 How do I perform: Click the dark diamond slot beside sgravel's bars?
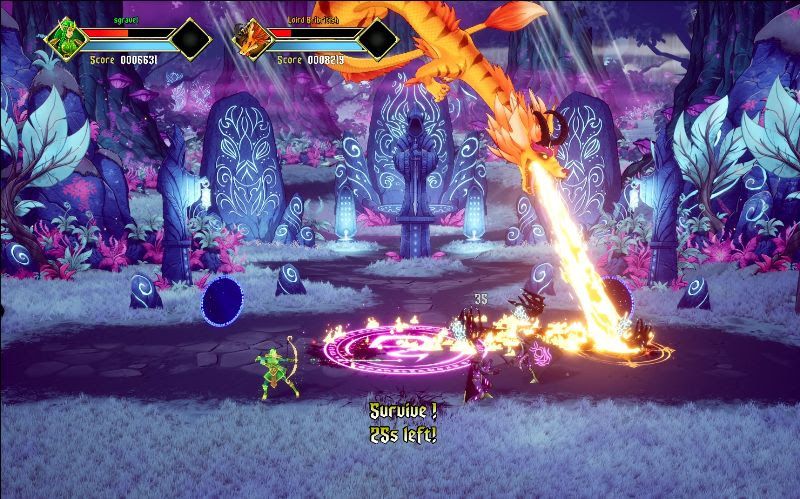190,39
